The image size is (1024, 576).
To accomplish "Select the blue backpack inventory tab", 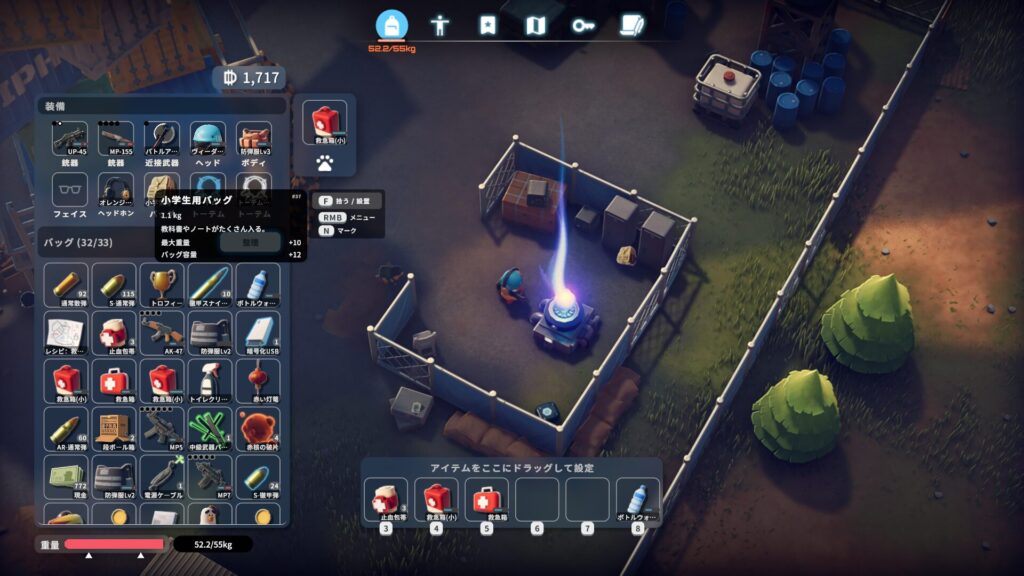I will click(x=391, y=25).
